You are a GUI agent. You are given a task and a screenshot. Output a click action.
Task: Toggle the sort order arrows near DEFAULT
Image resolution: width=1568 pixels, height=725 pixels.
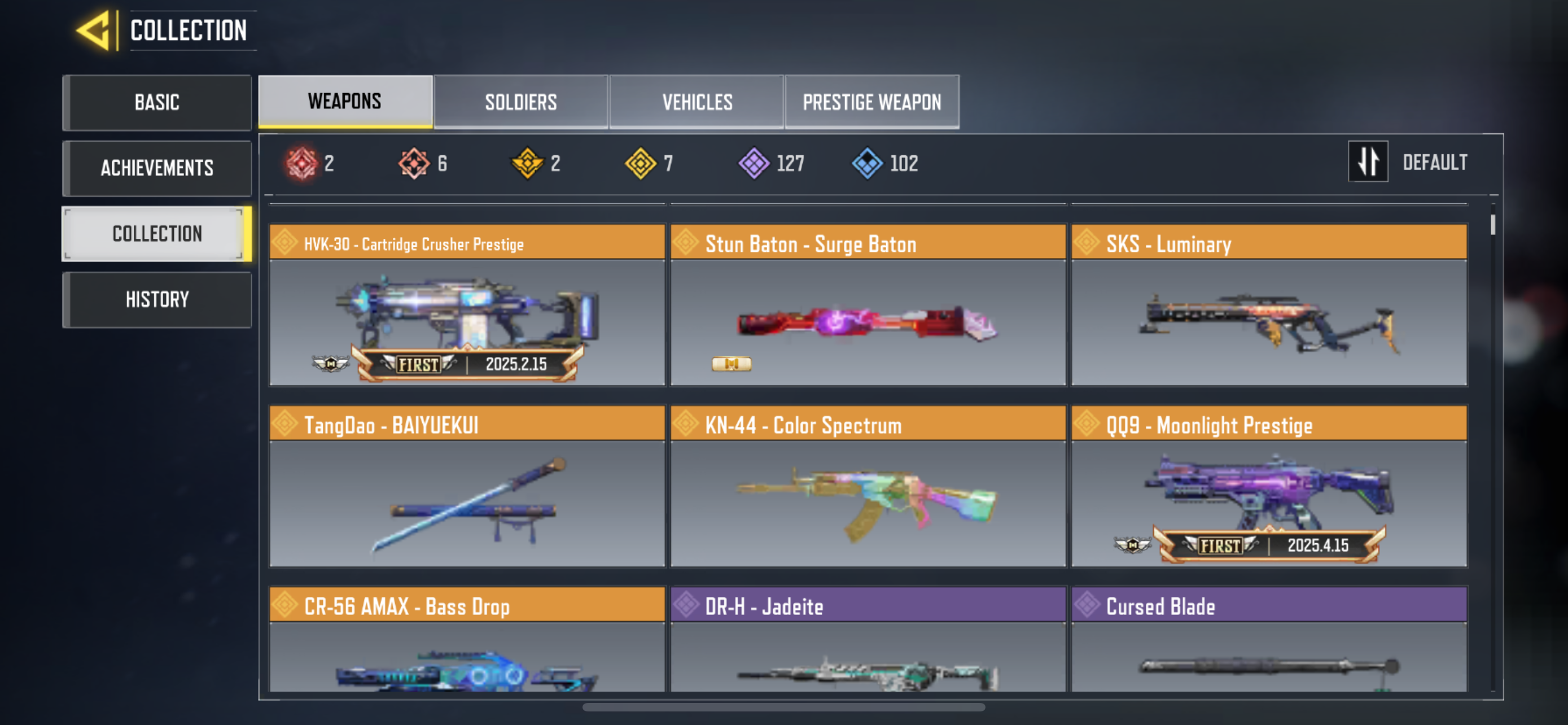[1368, 162]
